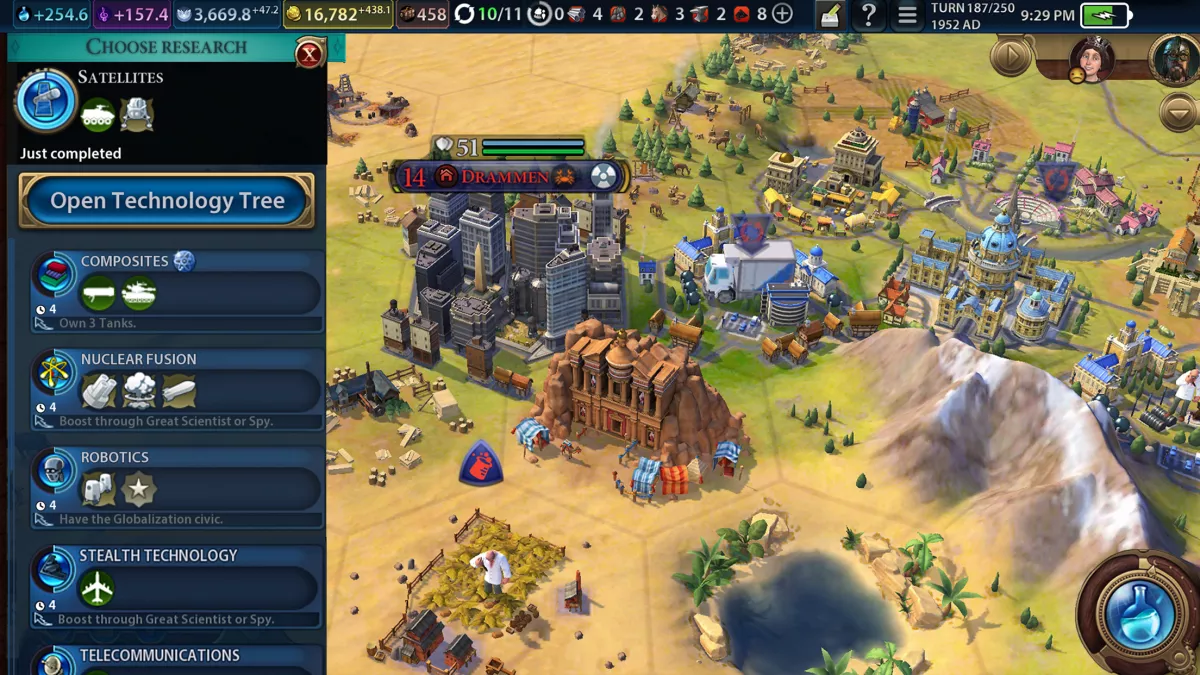The height and width of the screenshot is (675, 1200).
Task: Open the Technology Tree
Action: (167, 201)
